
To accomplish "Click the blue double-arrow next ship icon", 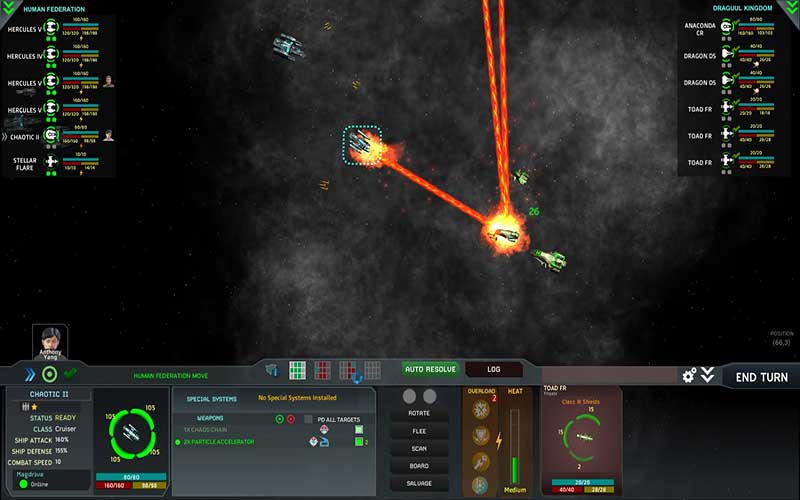I will [x=29, y=375].
